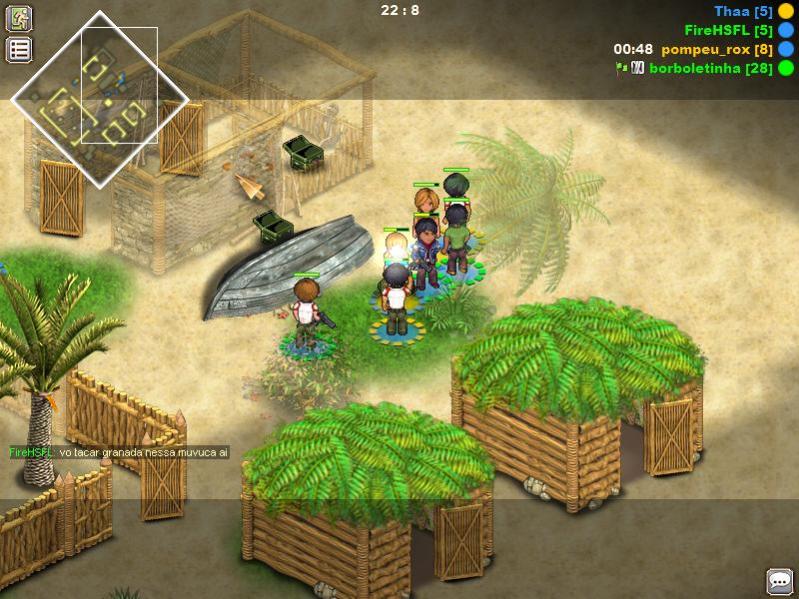Choose pompeu_rox from the player list
Viewport: 799px width, 599px height.
click(x=717, y=49)
